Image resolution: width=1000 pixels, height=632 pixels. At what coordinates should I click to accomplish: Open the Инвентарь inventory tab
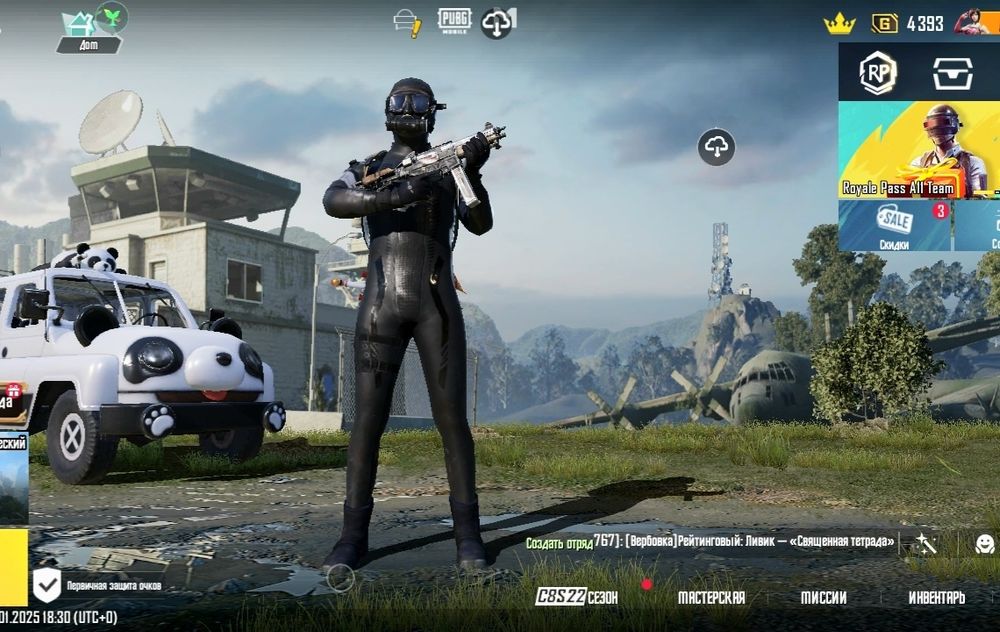pos(936,597)
